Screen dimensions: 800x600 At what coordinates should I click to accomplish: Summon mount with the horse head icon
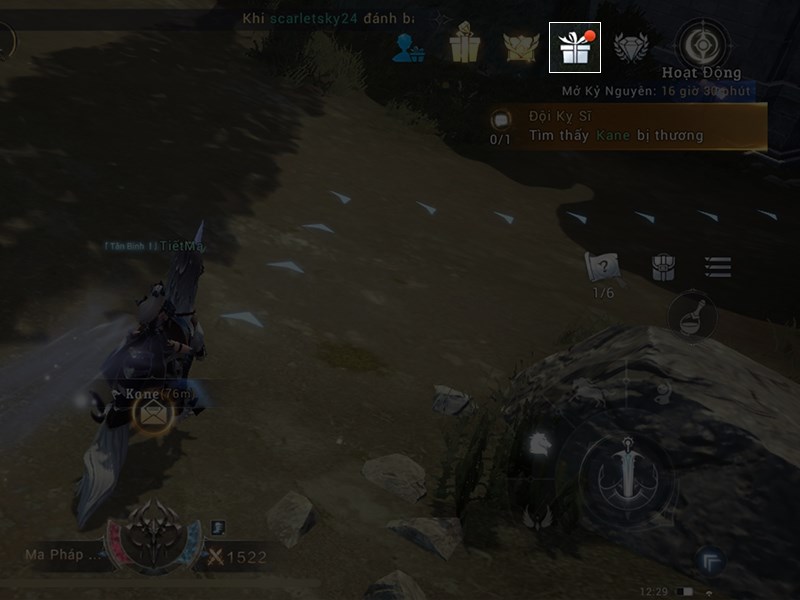[537, 443]
